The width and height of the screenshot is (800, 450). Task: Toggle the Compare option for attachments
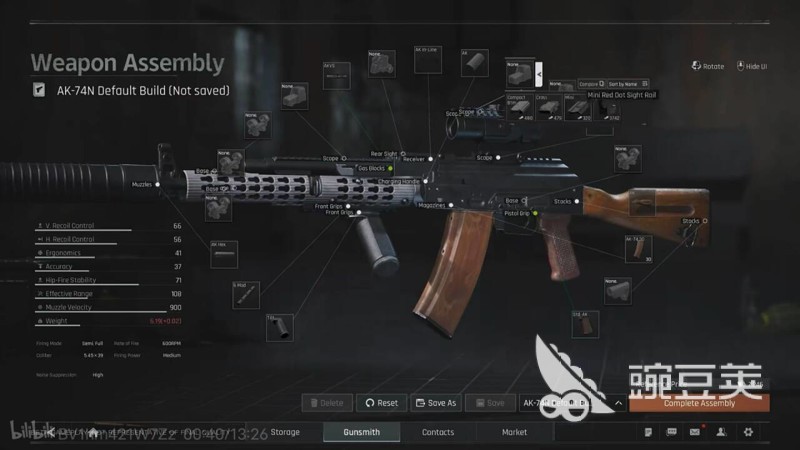(591, 83)
